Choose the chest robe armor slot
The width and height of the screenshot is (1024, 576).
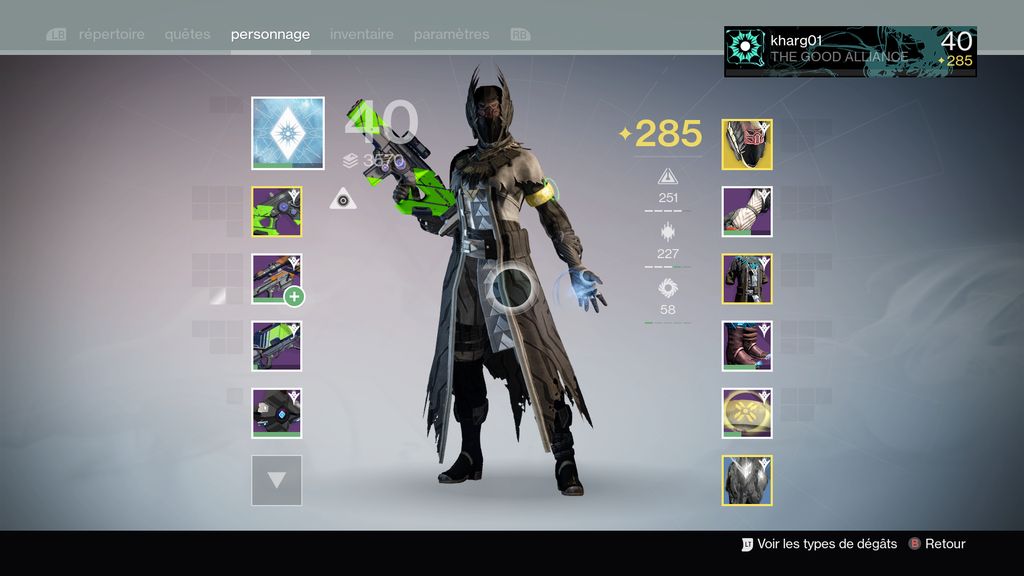[747, 279]
